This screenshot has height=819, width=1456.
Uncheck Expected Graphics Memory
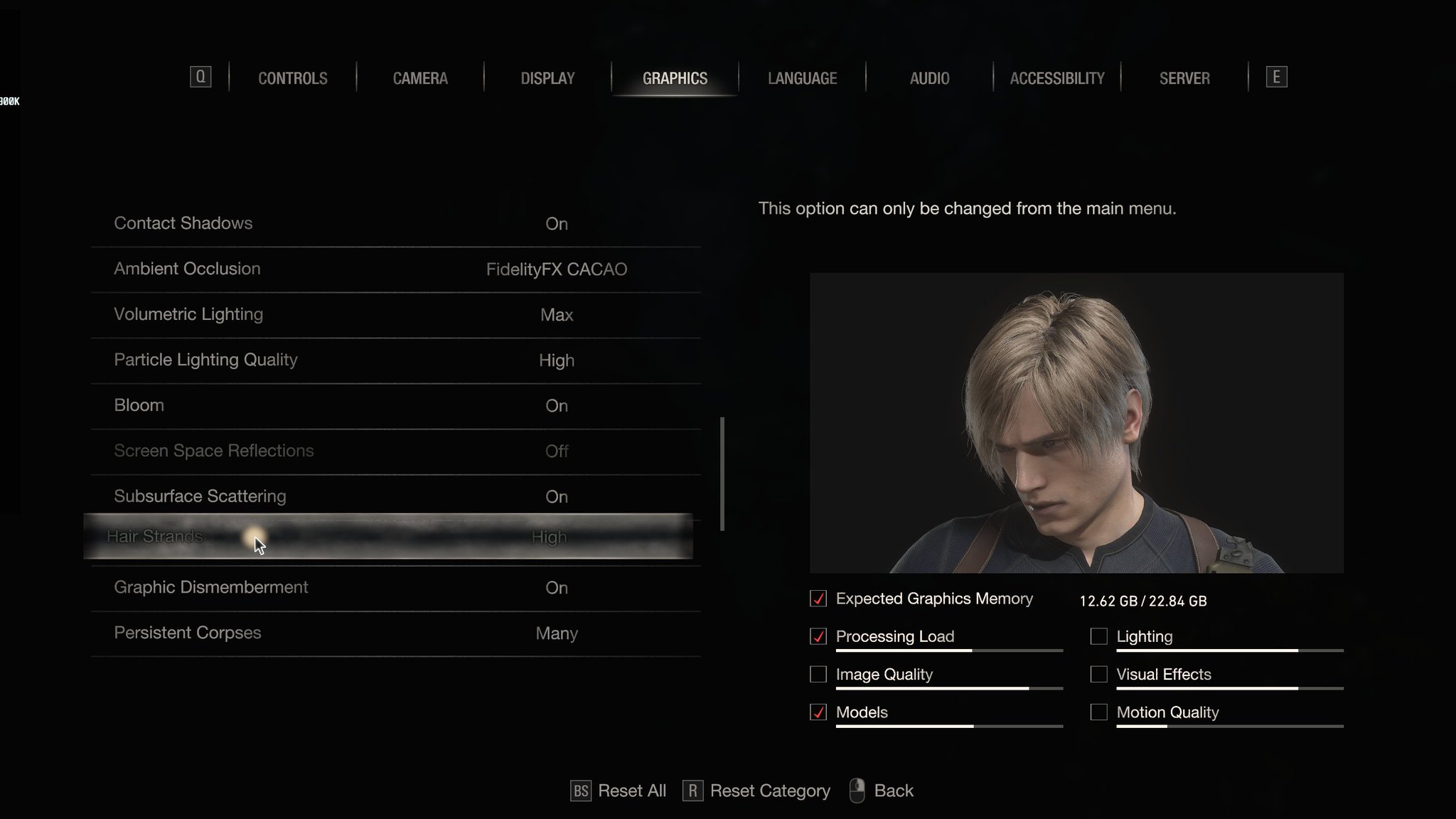pos(817,599)
